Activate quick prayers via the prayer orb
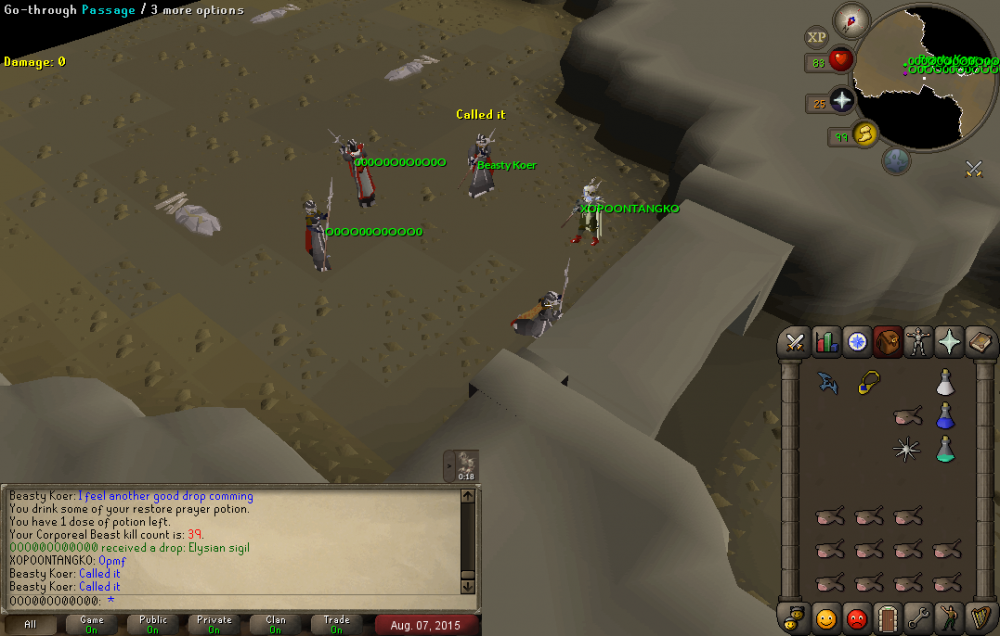 pyautogui.click(x=842, y=102)
